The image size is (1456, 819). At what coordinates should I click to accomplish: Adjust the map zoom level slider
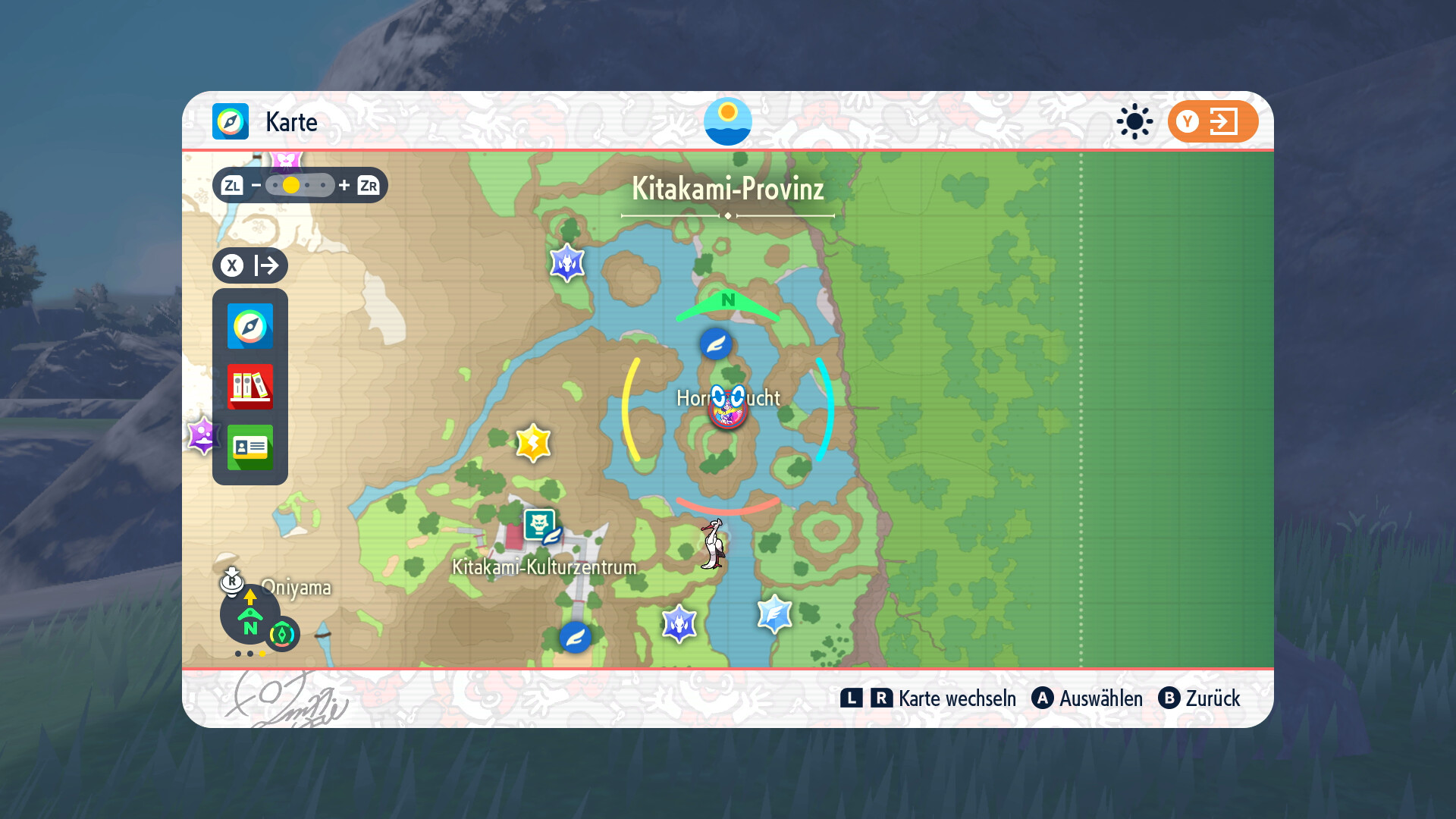click(300, 185)
